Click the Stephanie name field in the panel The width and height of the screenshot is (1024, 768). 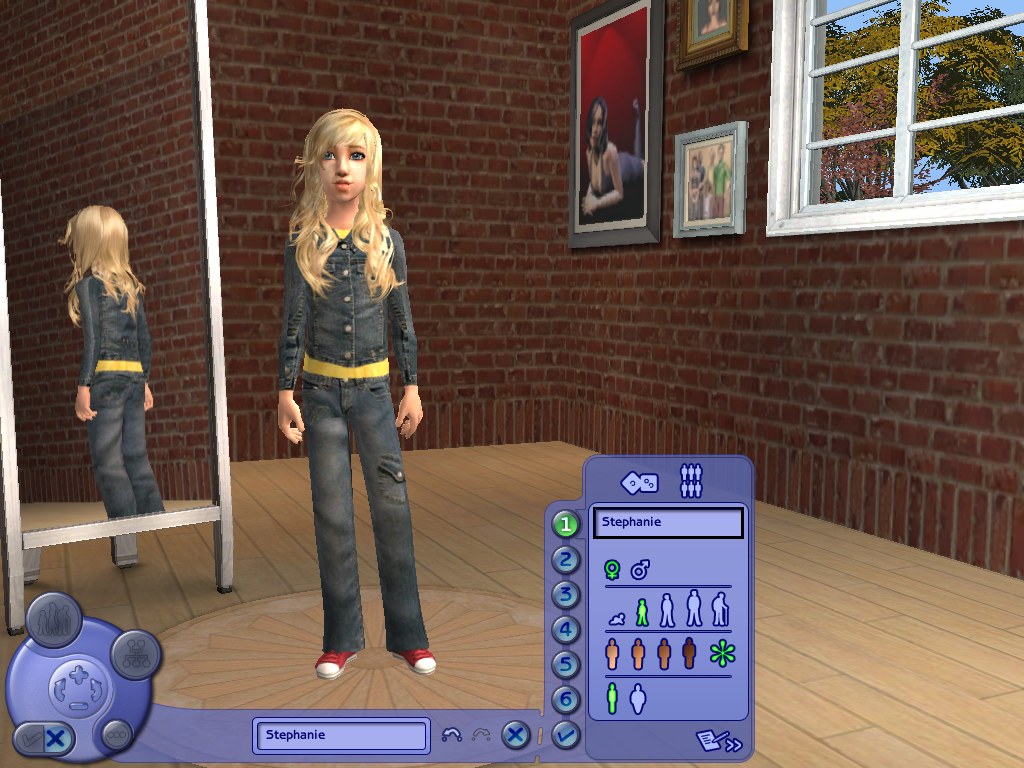(667, 522)
